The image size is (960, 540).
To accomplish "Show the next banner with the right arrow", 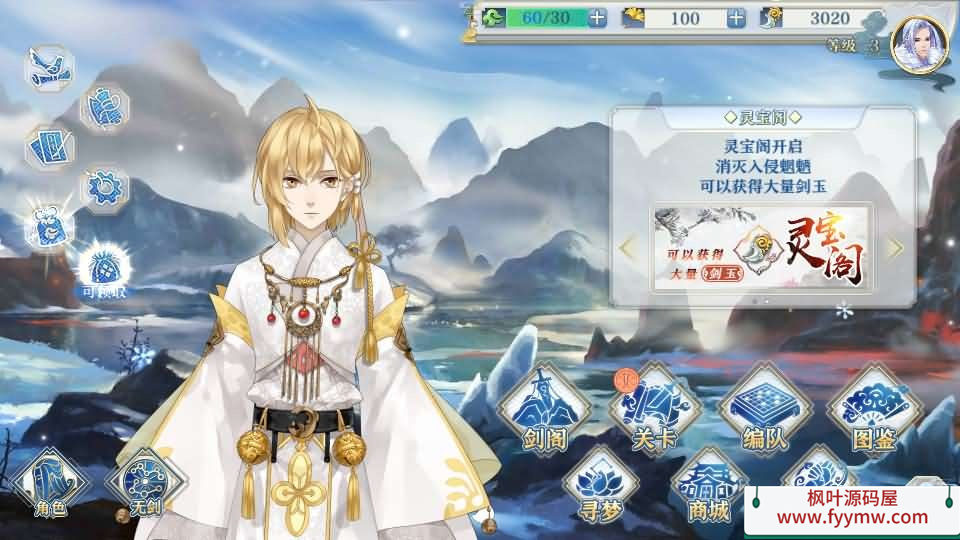I will (895, 248).
